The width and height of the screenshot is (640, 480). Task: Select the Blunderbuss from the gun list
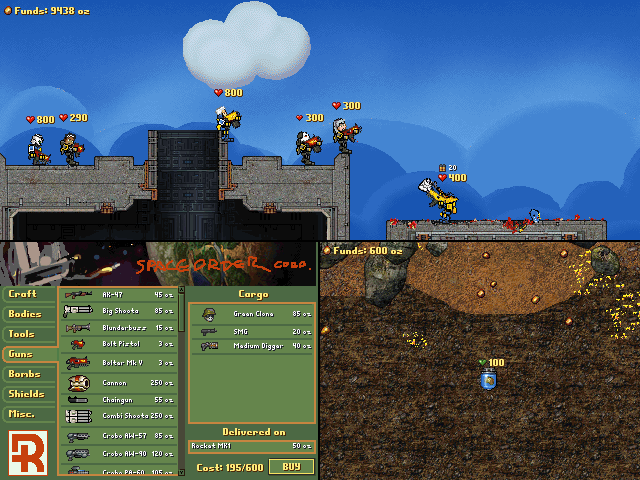coord(120,327)
